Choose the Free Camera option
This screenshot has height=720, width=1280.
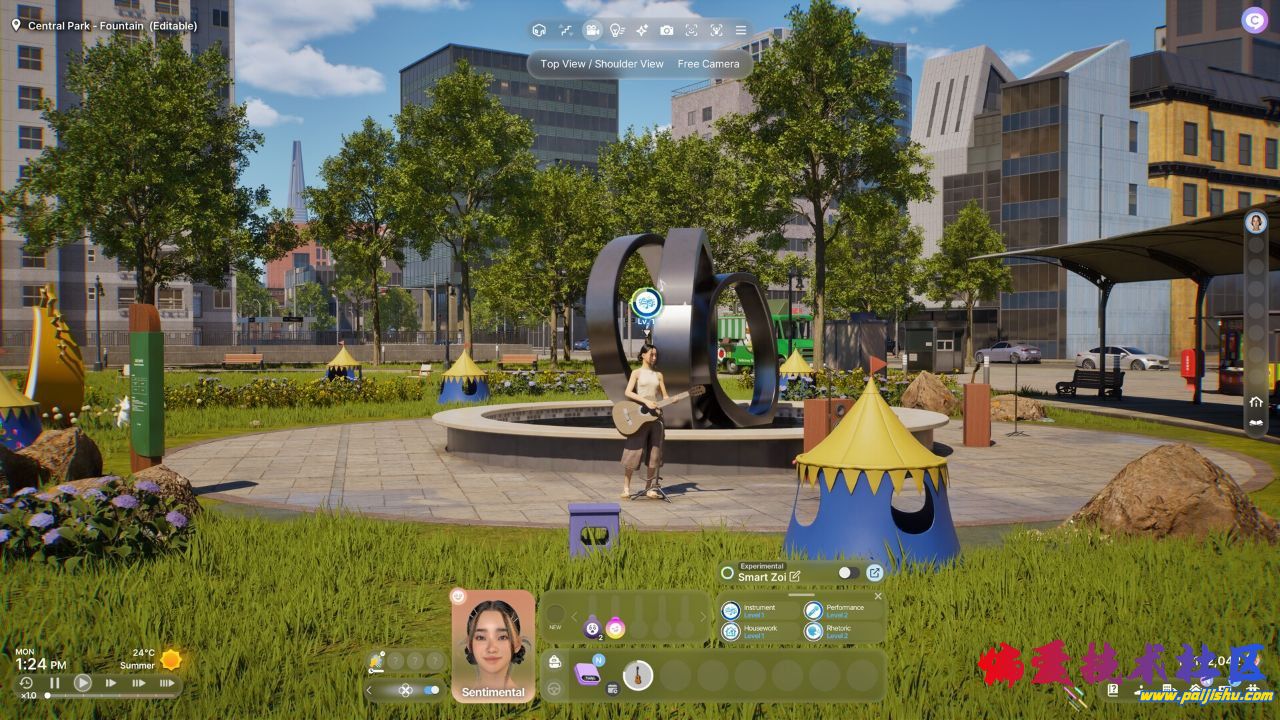pos(708,64)
